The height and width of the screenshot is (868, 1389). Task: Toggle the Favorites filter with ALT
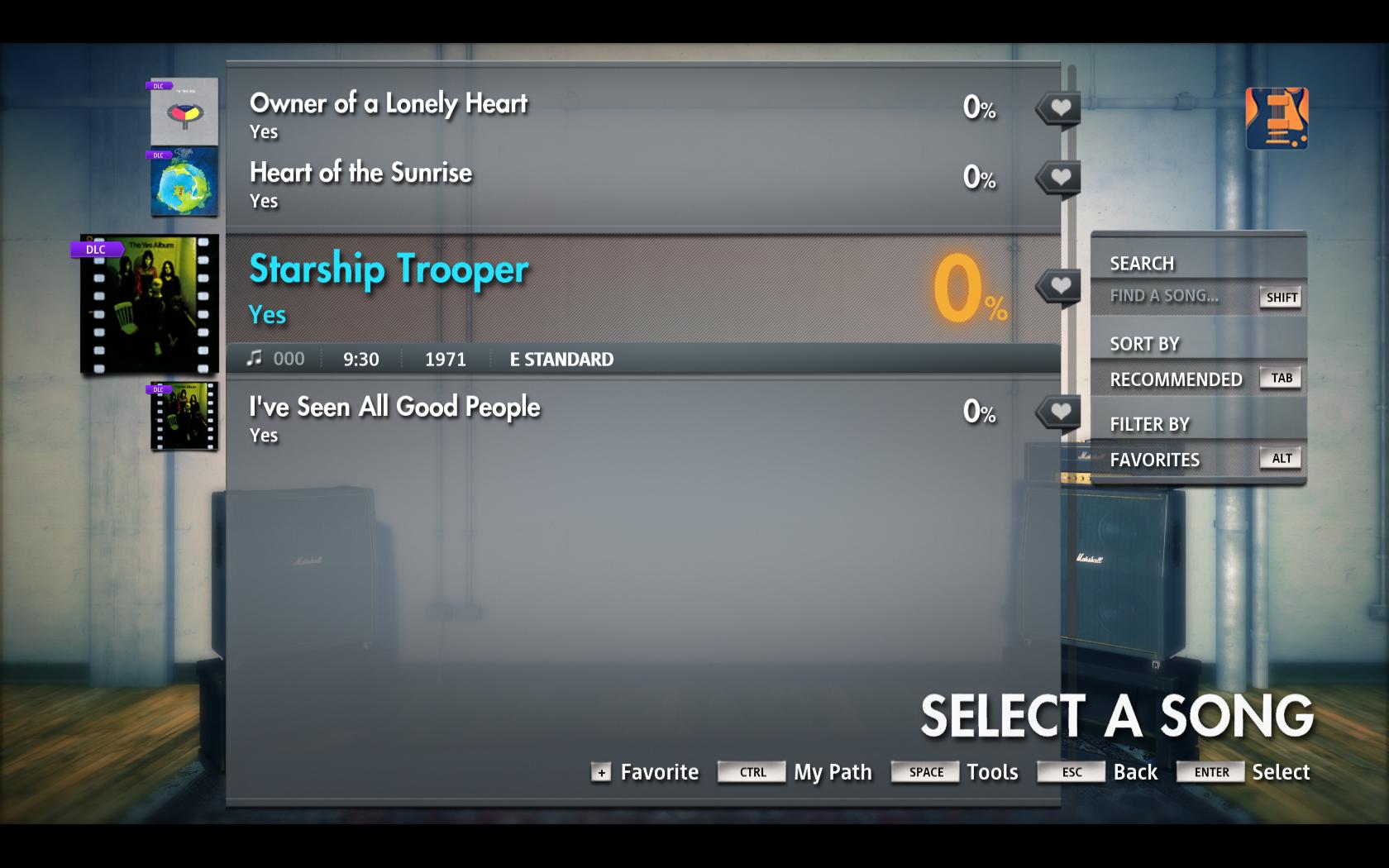coord(1280,458)
